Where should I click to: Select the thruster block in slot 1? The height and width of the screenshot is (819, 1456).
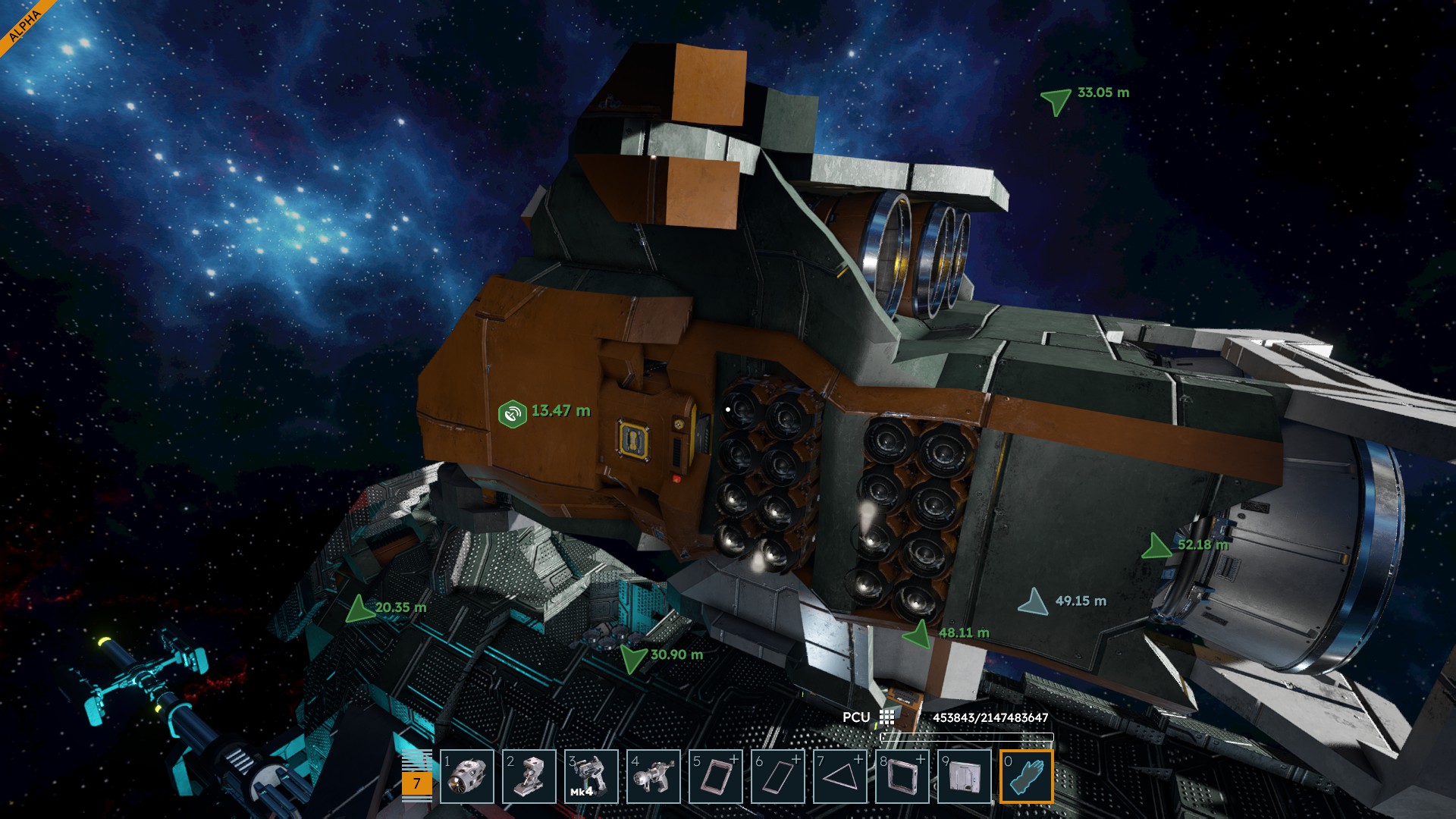(x=467, y=777)
